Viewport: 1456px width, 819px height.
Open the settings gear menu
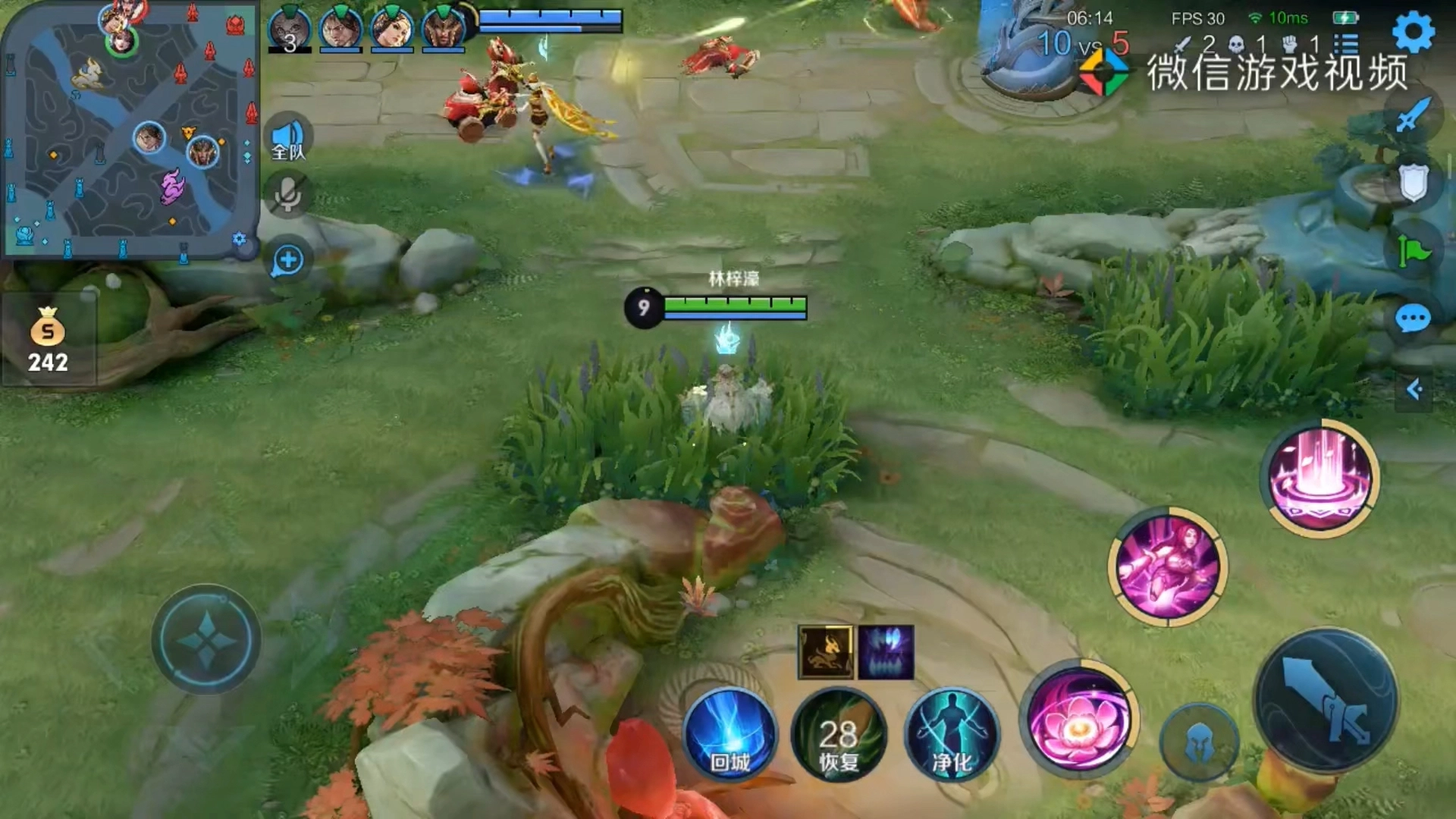1414,31
